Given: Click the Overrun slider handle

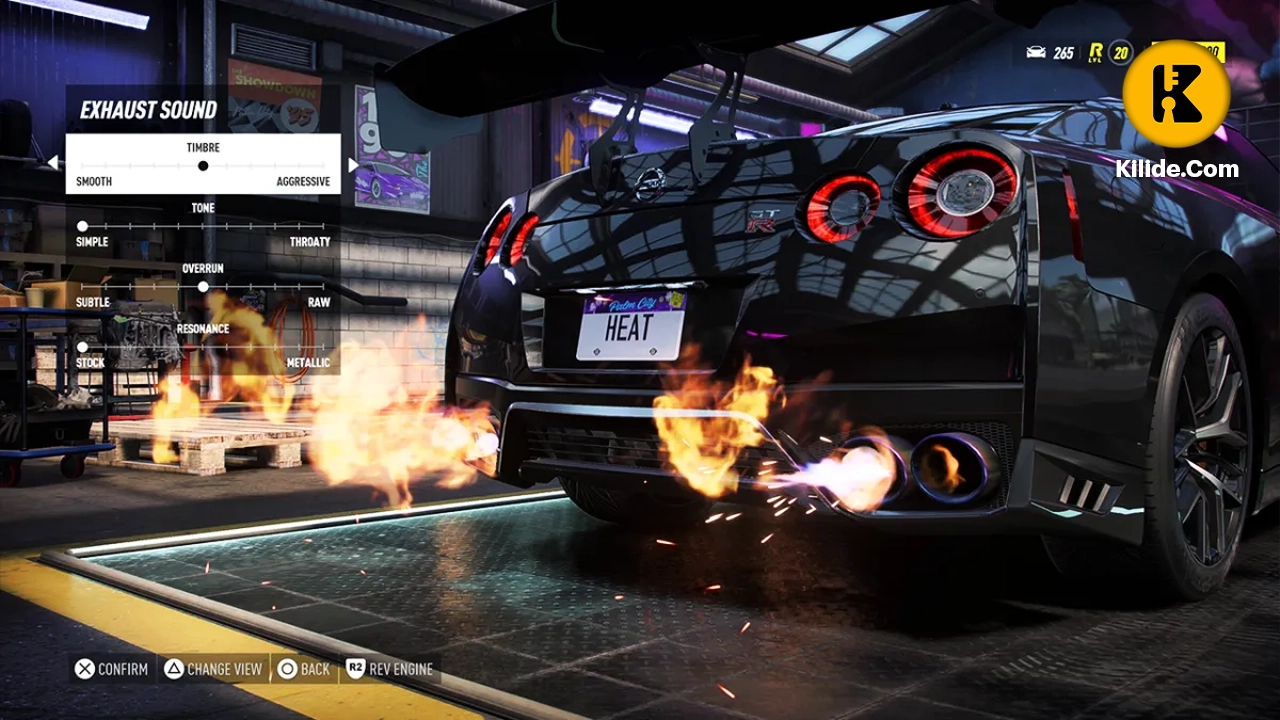Looking at the screenshot, I should (x=203, y=287).
